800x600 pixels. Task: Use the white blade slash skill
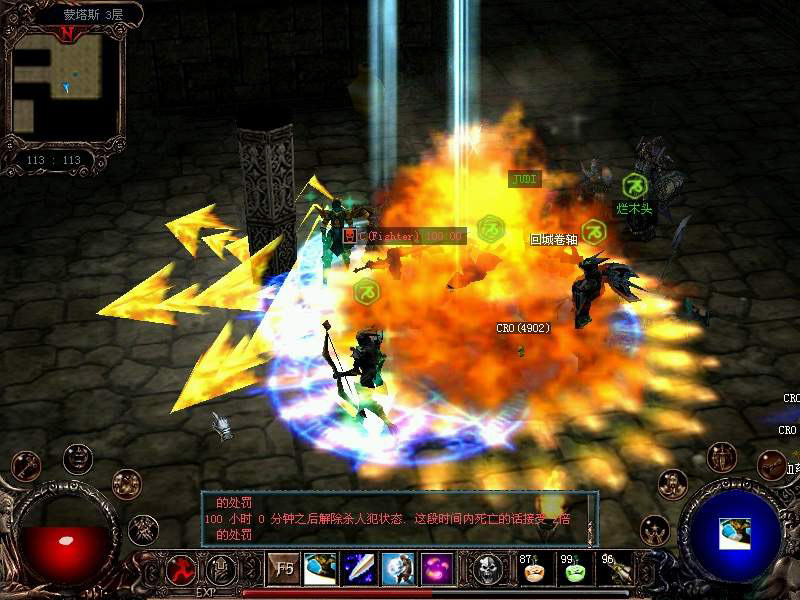pyautogui.click(x=358, y=569)
